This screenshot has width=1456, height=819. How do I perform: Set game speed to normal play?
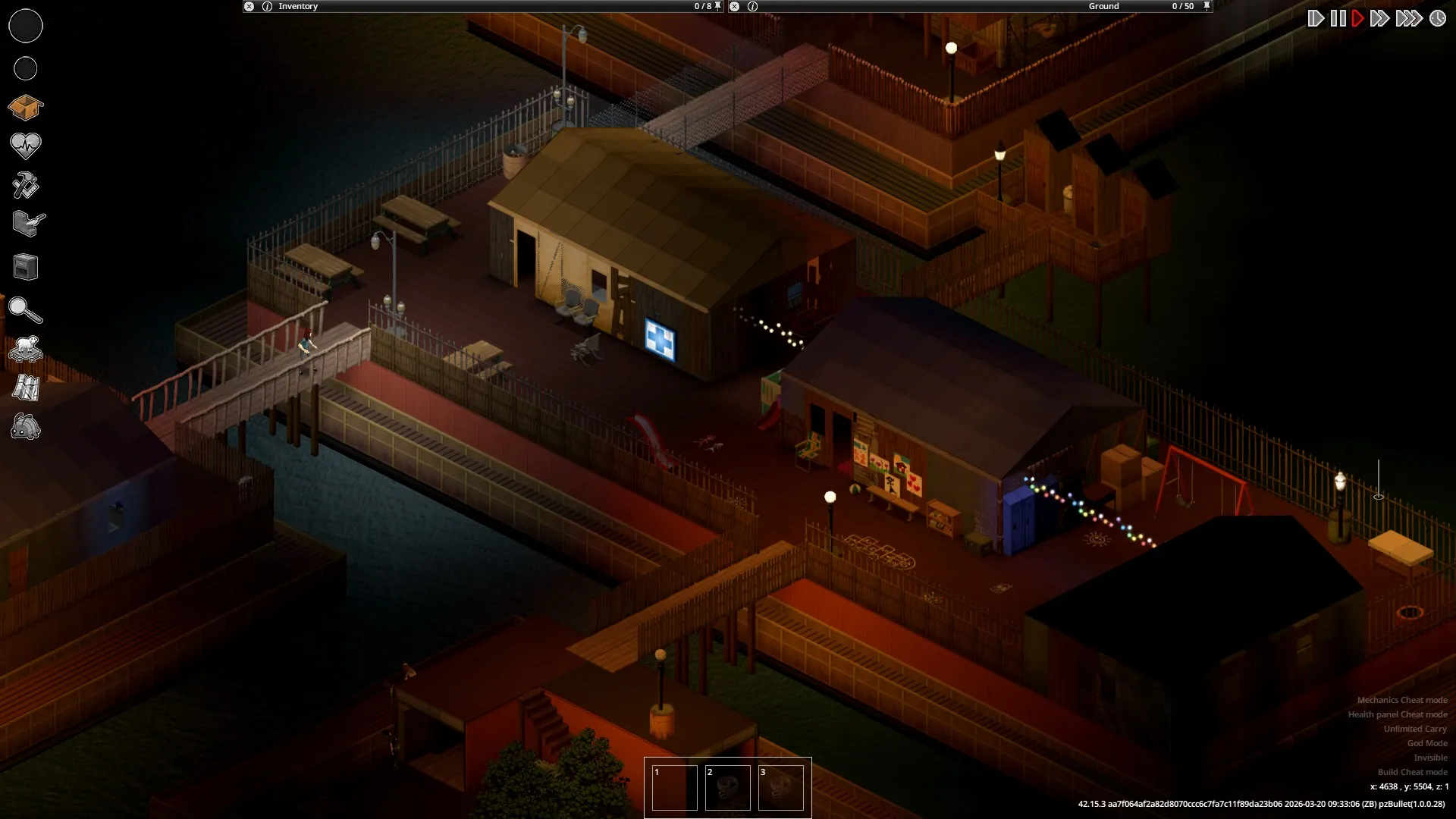(x=1358, y=18)
